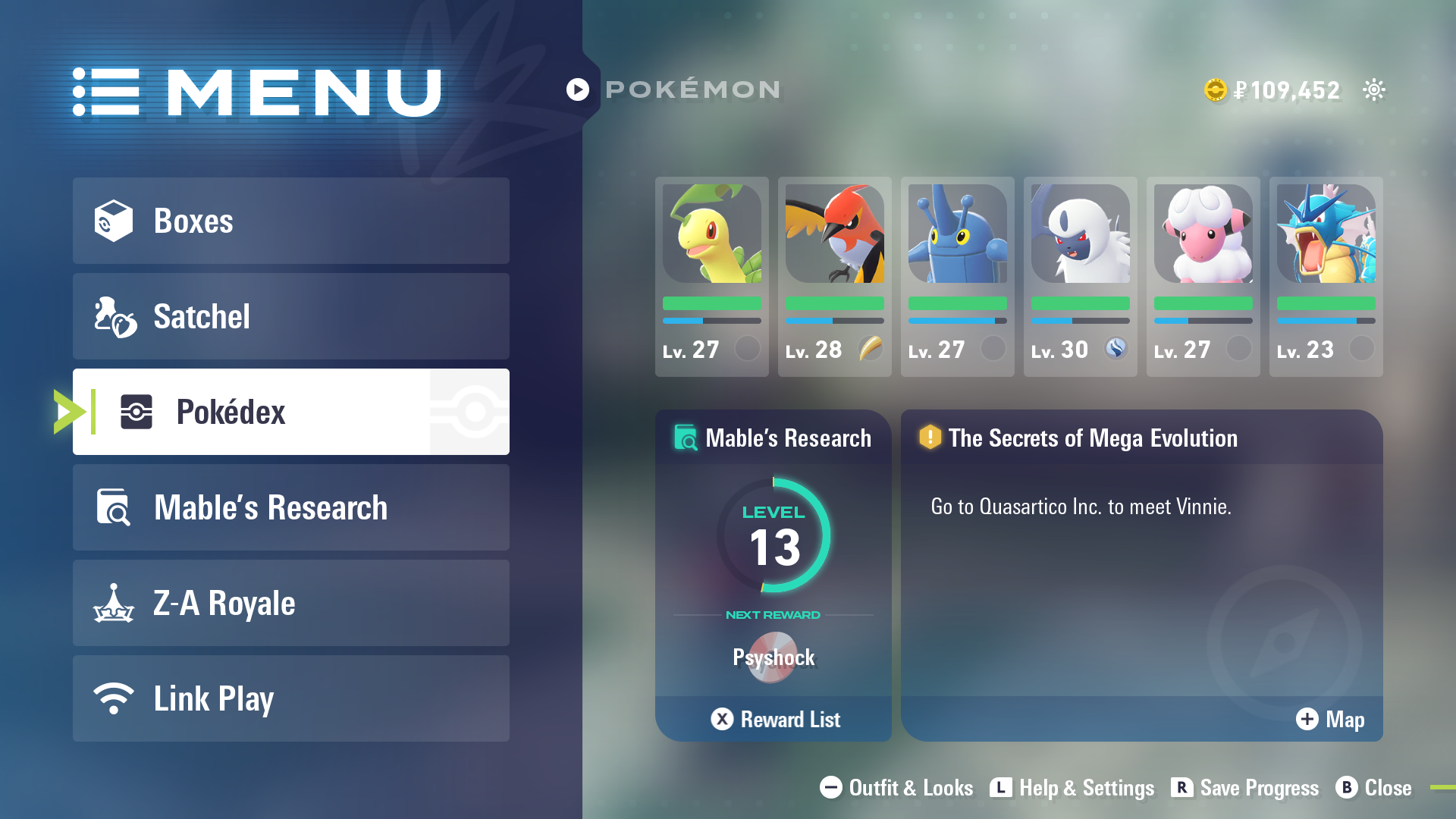Select the Flaaffy party slot
This screenshot has height=819, width=1456.
coord(1203,276)
